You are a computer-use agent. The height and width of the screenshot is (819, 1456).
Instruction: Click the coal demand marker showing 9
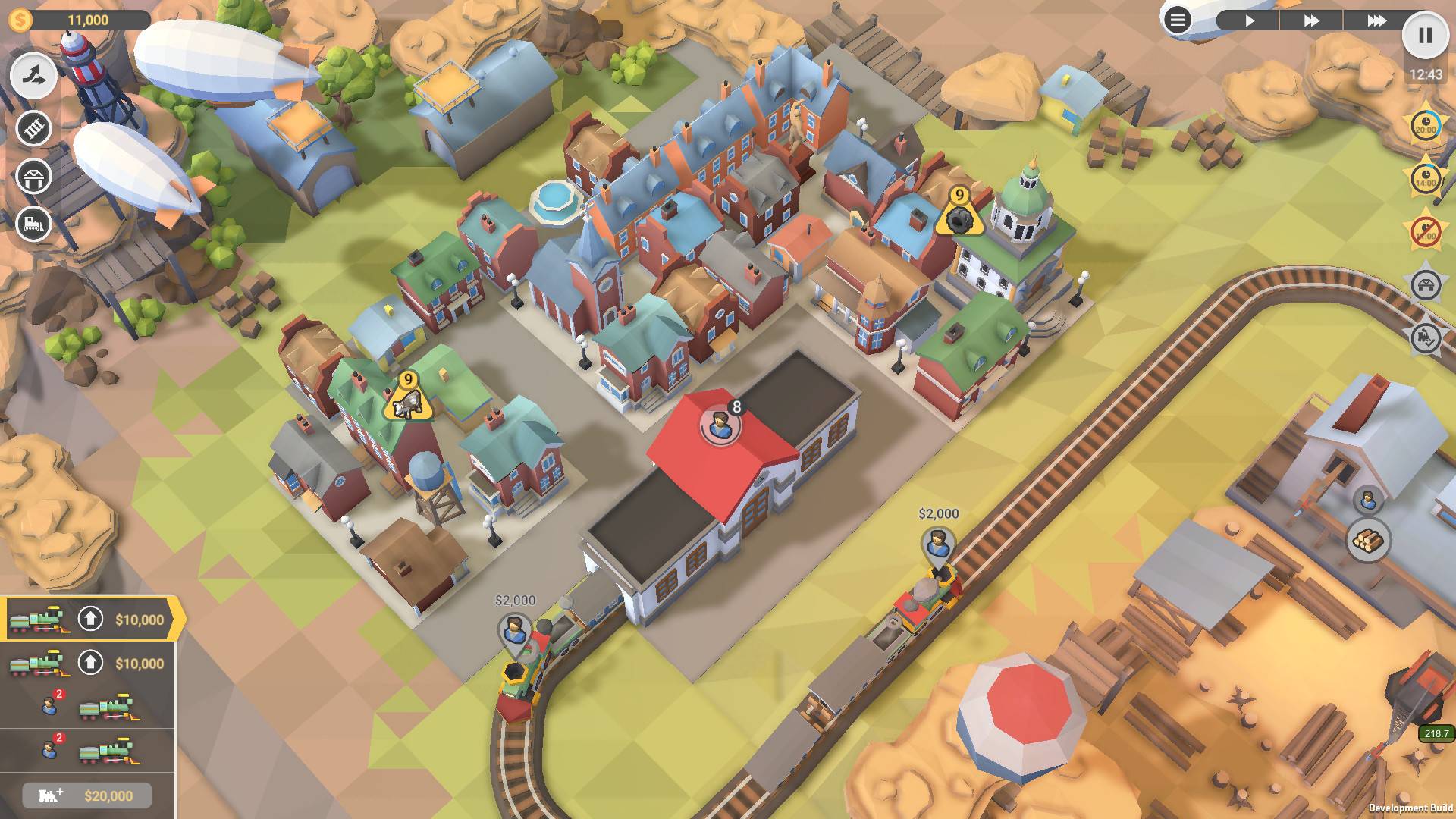click(x=959, y=214)
